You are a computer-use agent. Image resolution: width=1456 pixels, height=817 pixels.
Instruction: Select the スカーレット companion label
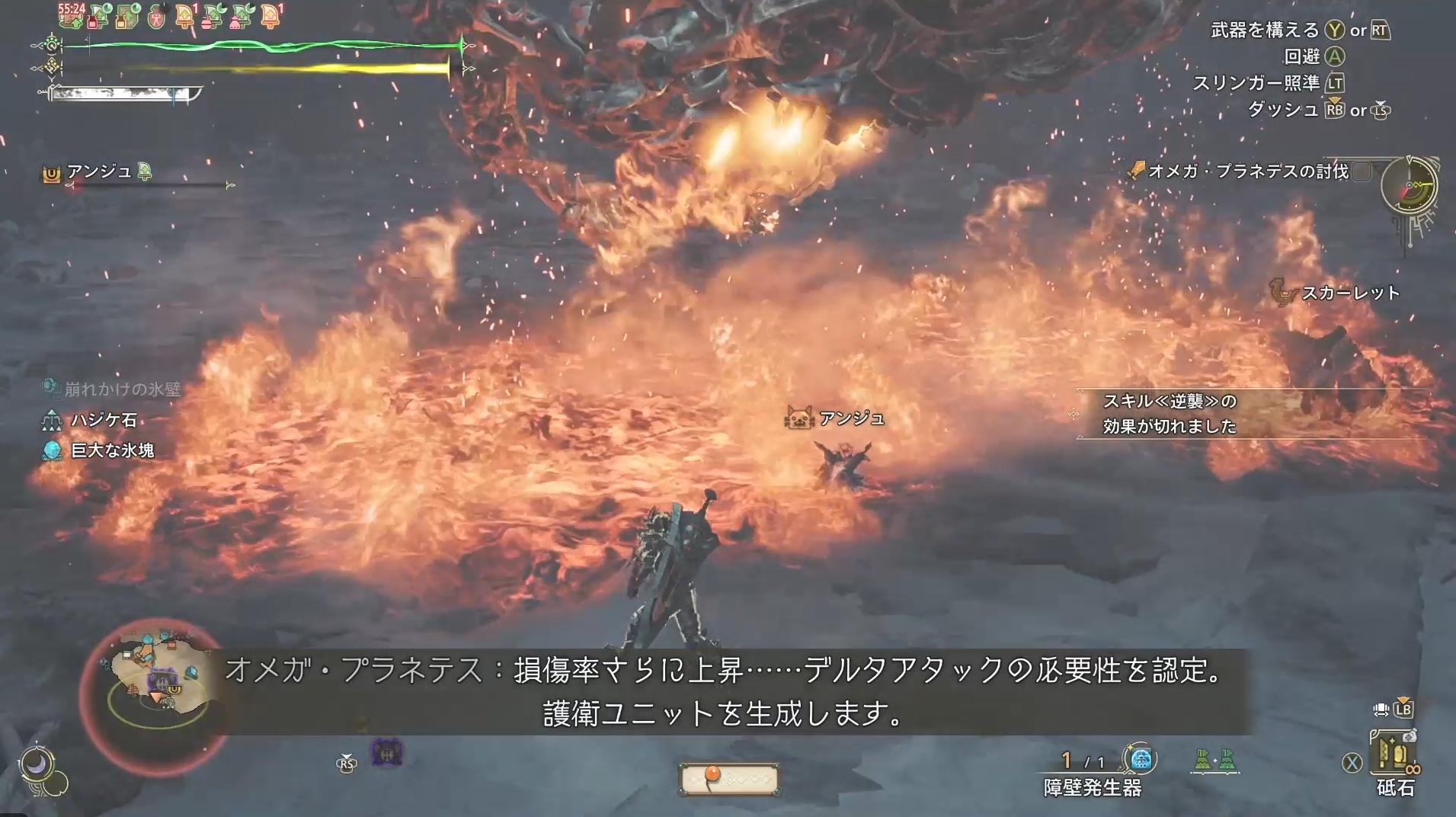click(x=1350, y=293)
